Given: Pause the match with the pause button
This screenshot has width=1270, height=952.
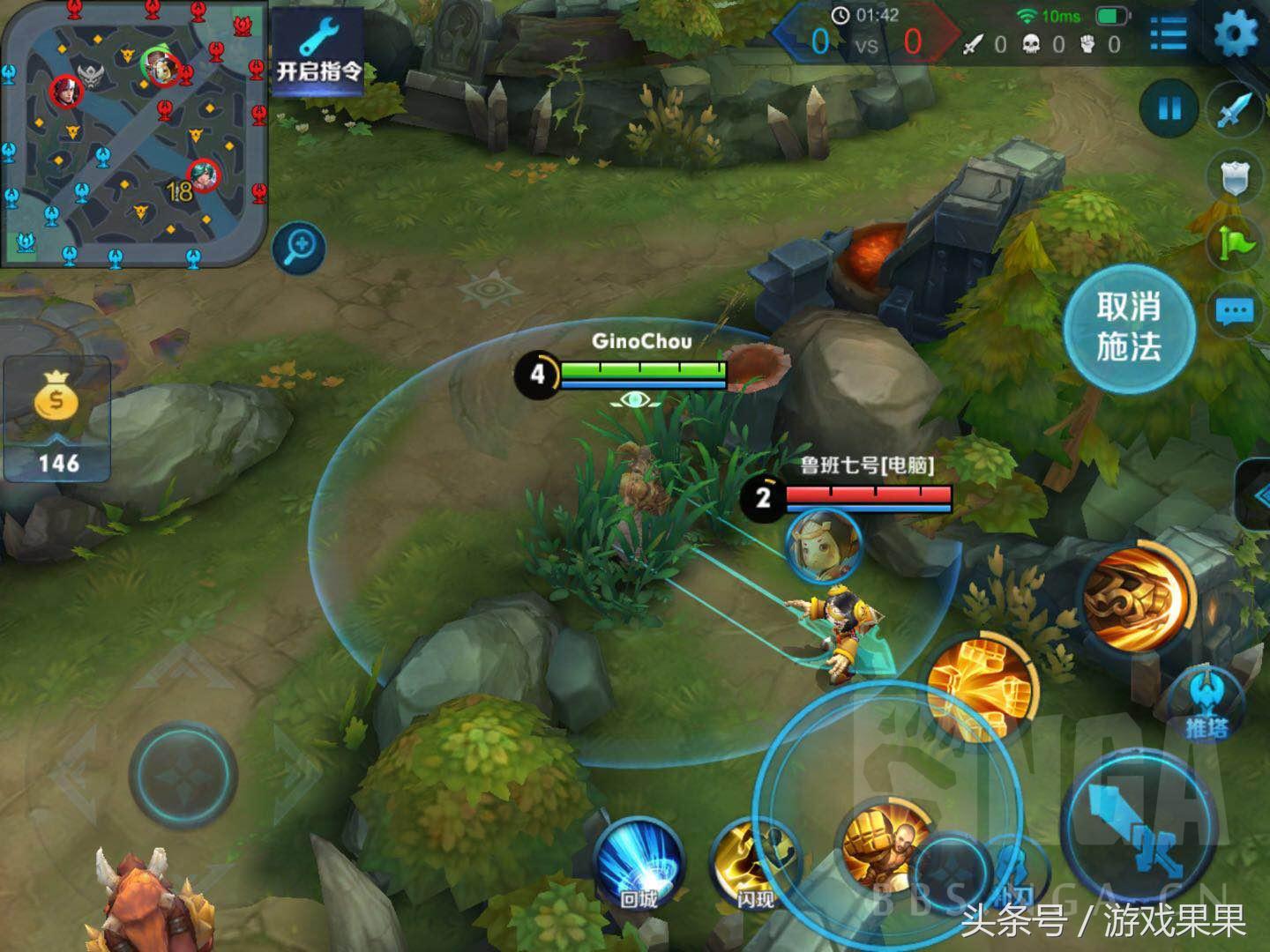Looking at the screenshot, I should click(1169, 109).
